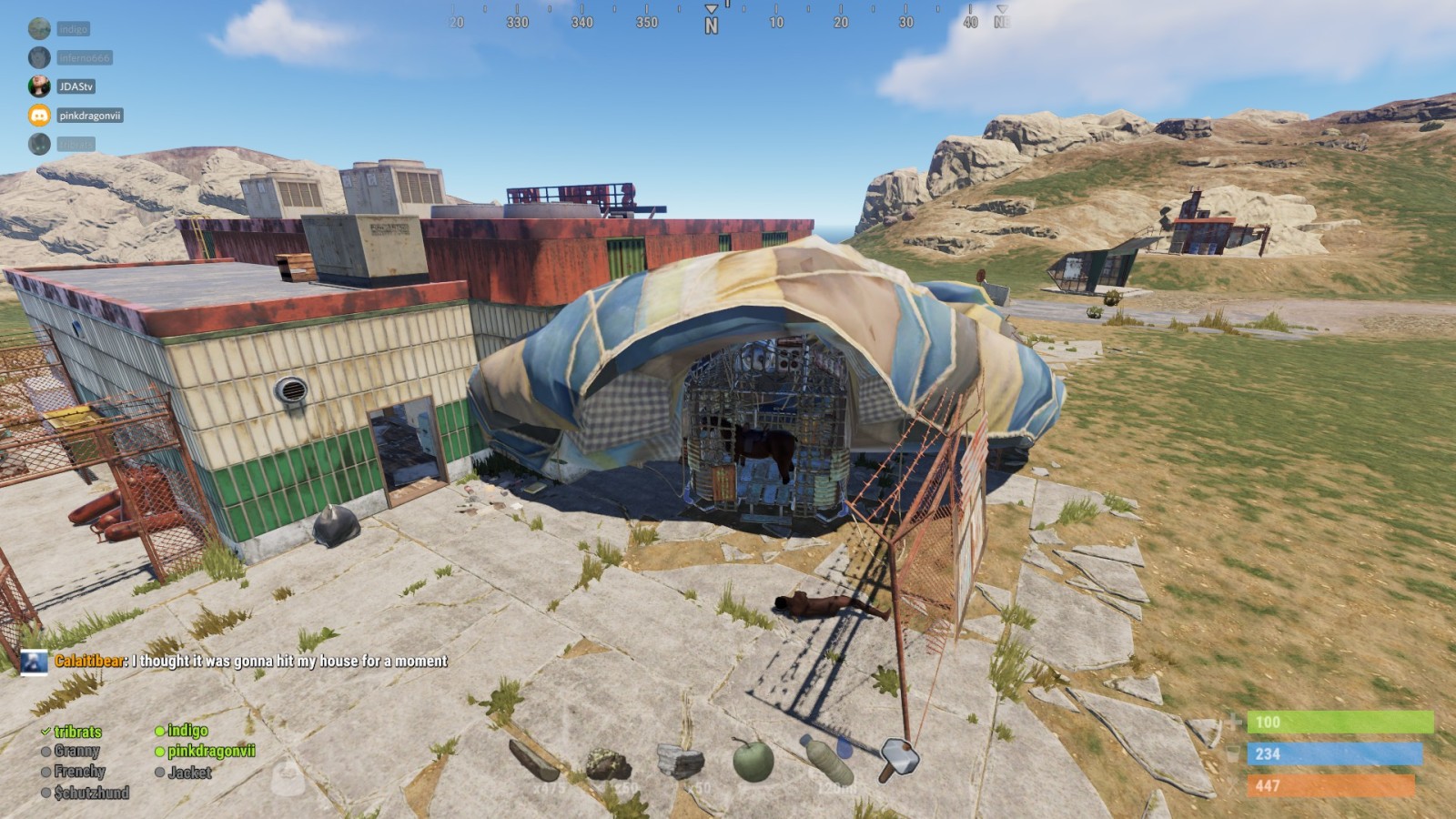Select Frenchy in the team list
This screenshot has height=819, width=1456.
pyautogui.click(x=79, y=772)
